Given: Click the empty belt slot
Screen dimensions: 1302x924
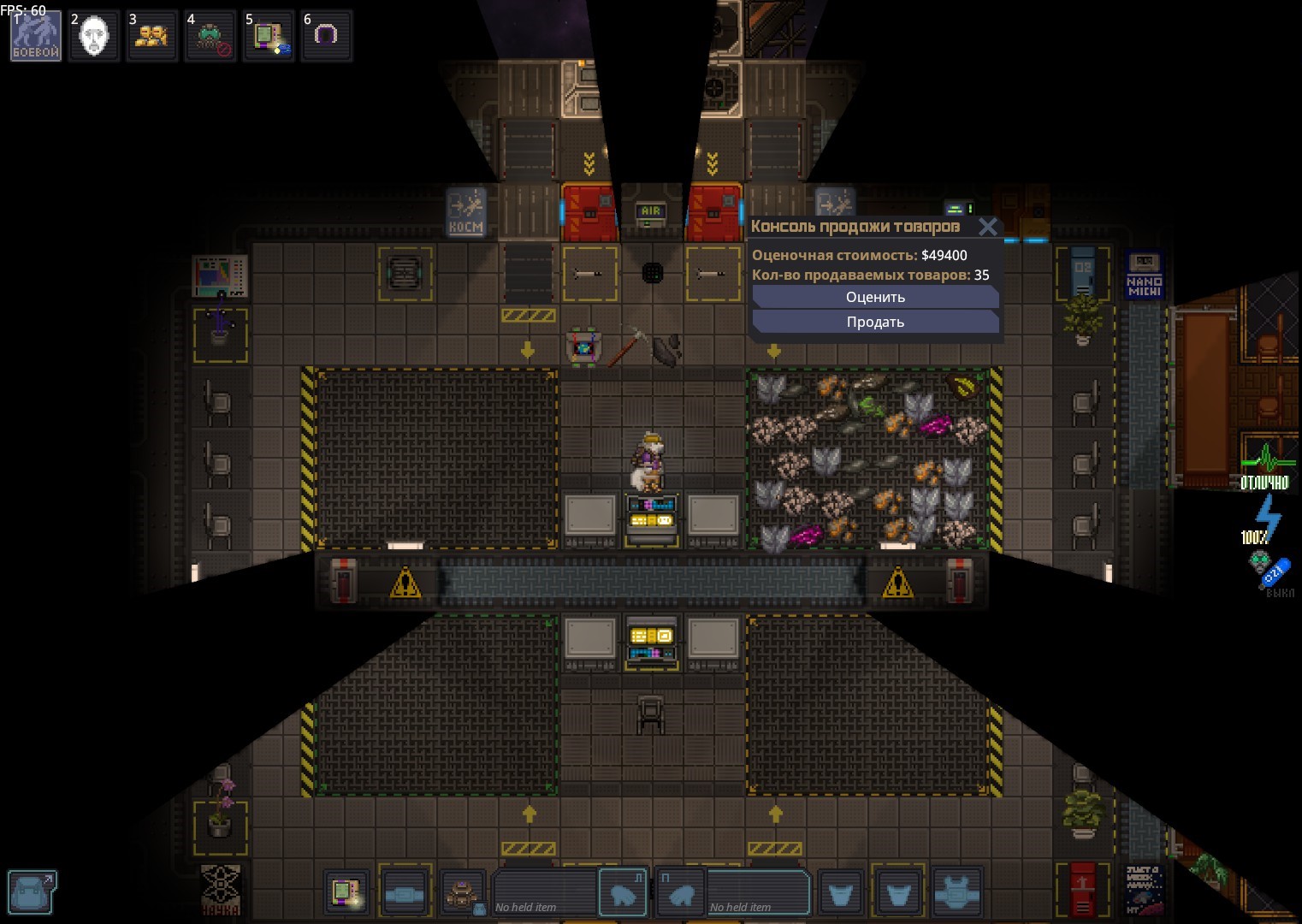Looking at the screenshot, I should click(x=404, y=894).
